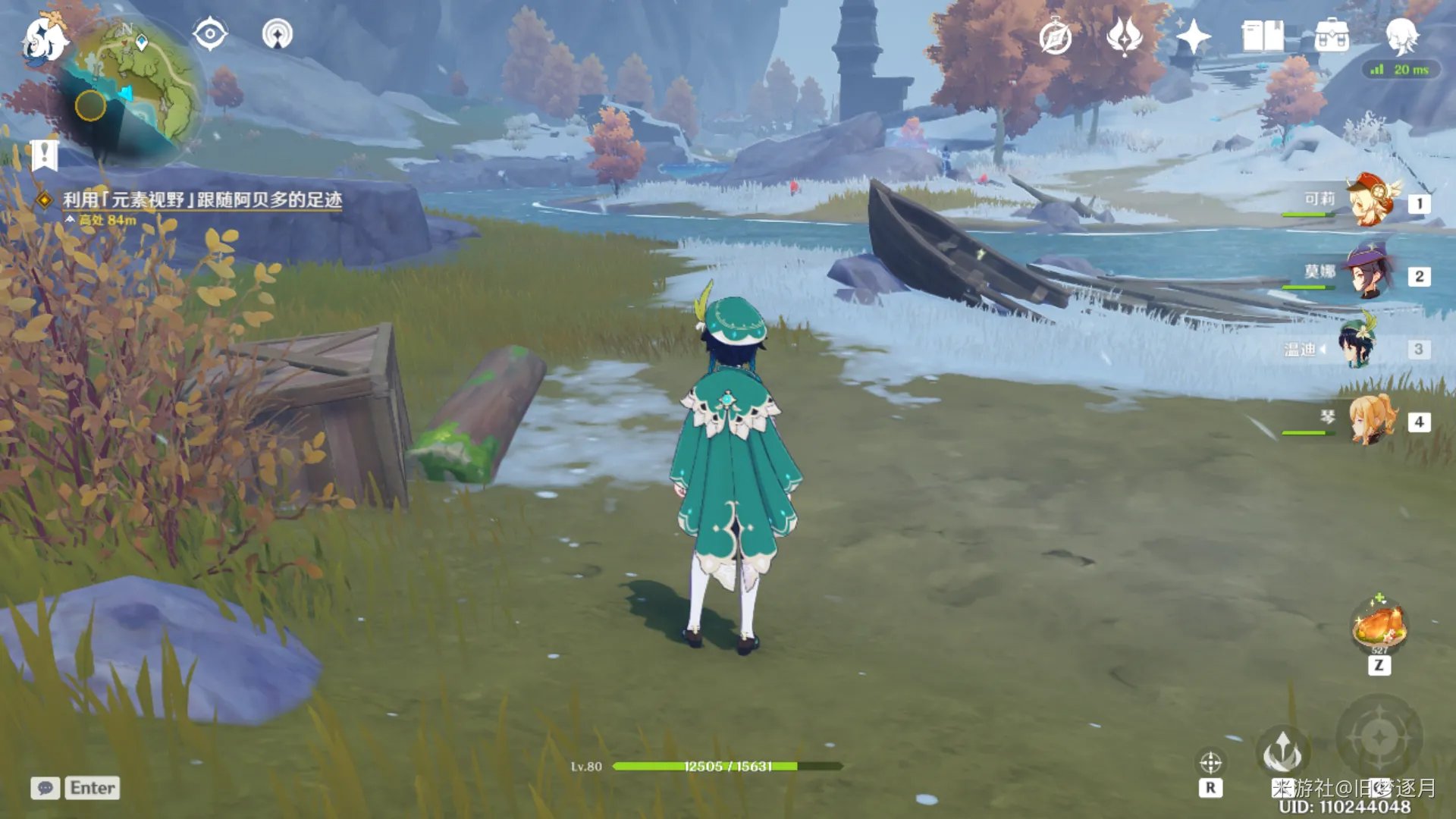The height and width of the screenshot is (819, 1456).
Task: Open the co-op signal icon
Action: (x=277, y=35)
